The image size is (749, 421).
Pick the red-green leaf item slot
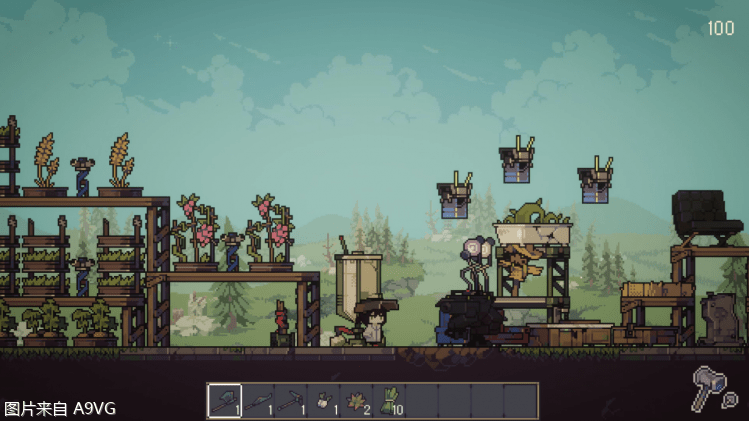coord(356,401)
